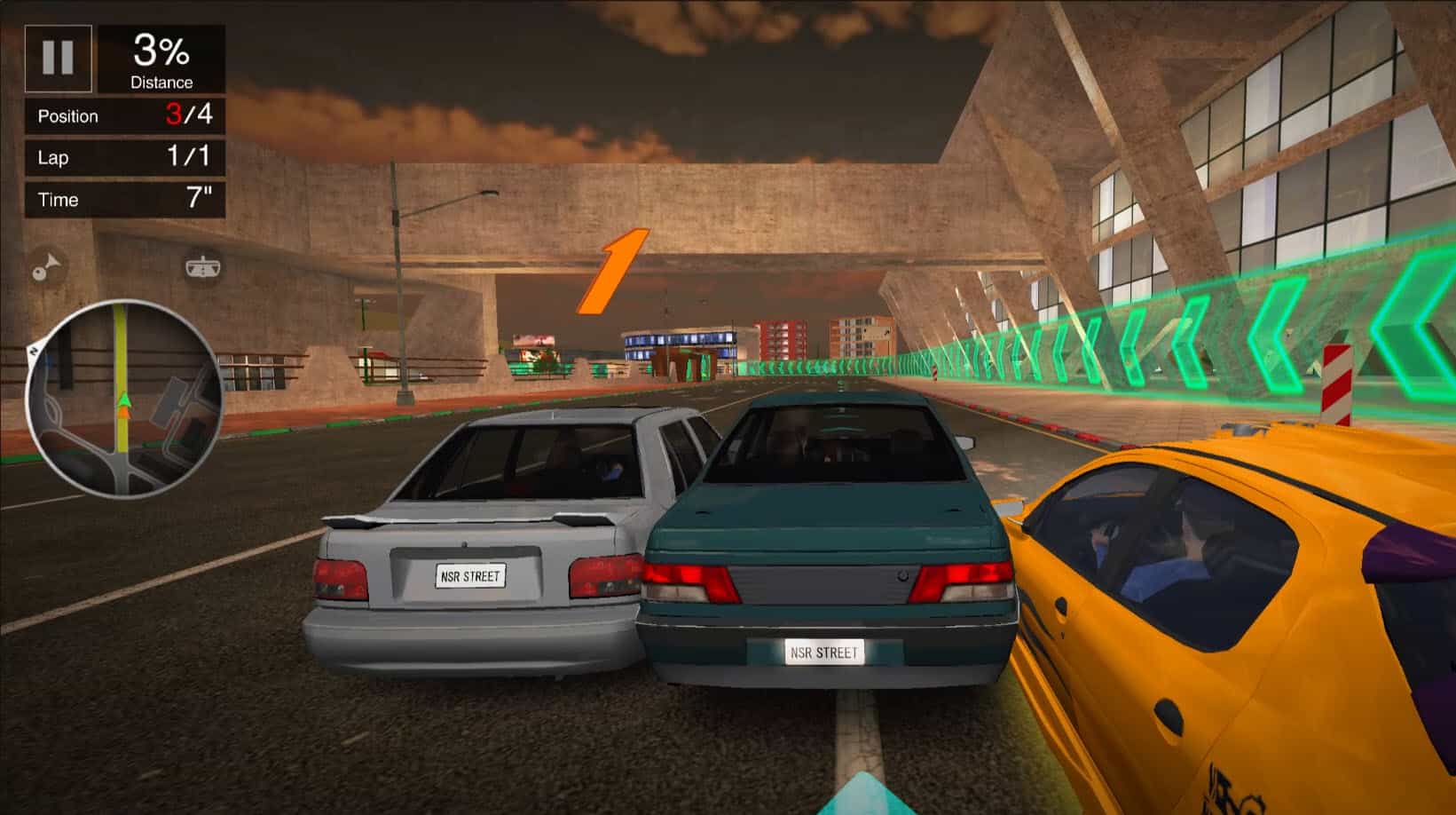Click the north compass marker on the minimap
Screen dimensions: 1456x815
(34, 352)
